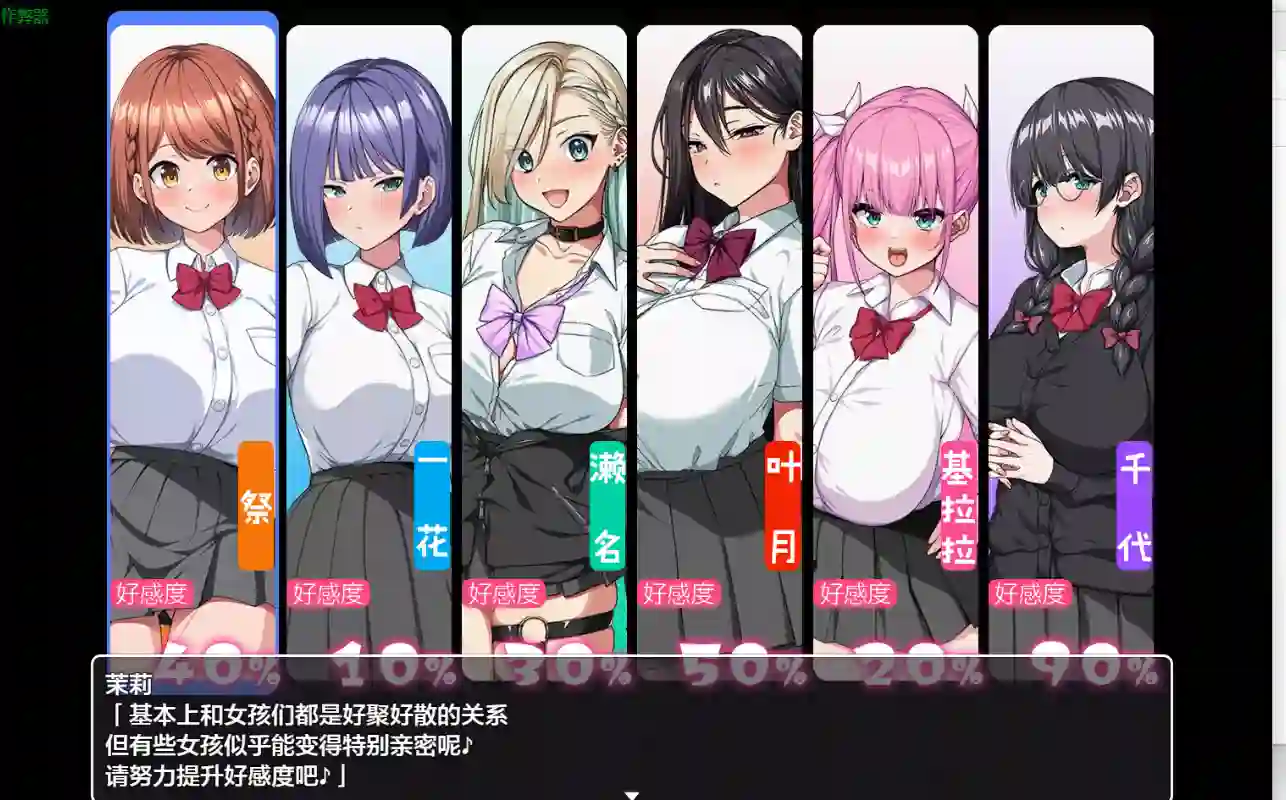The image size is (1286, 800).
Task: Select 叶月's character portrait
Action: point(720,300)
